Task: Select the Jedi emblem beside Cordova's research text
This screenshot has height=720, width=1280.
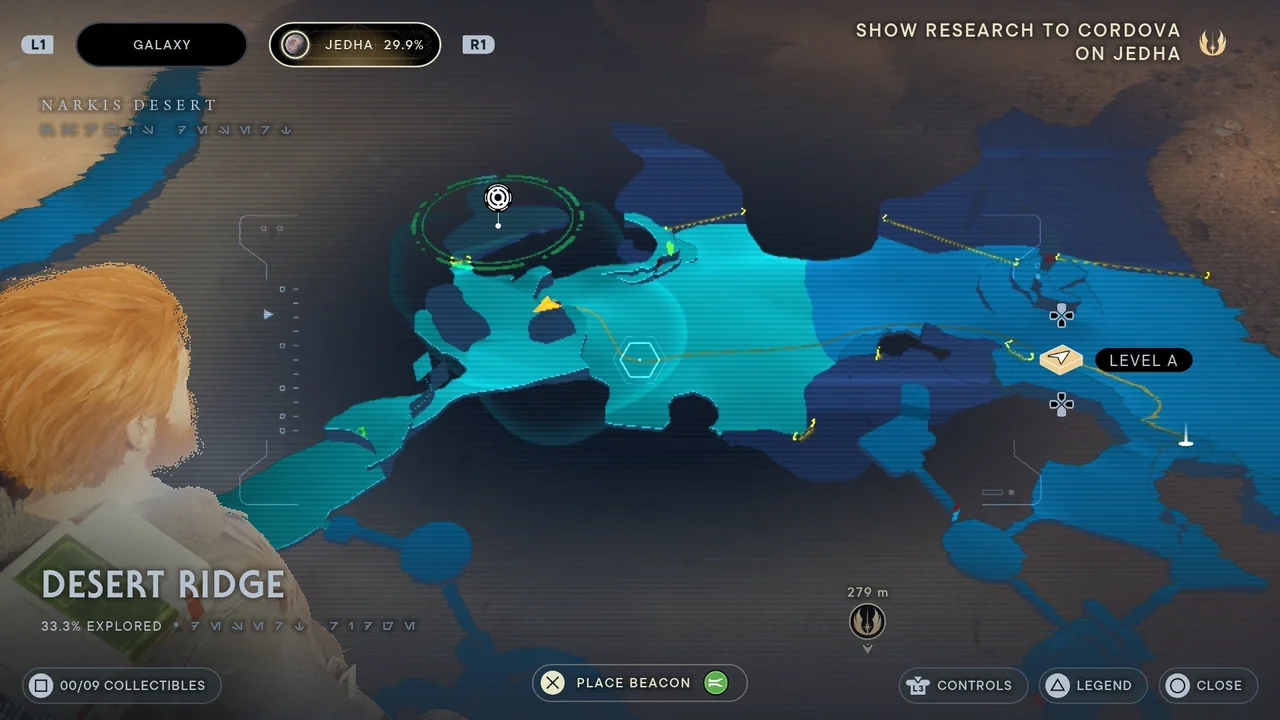Action: [1212, 42]
